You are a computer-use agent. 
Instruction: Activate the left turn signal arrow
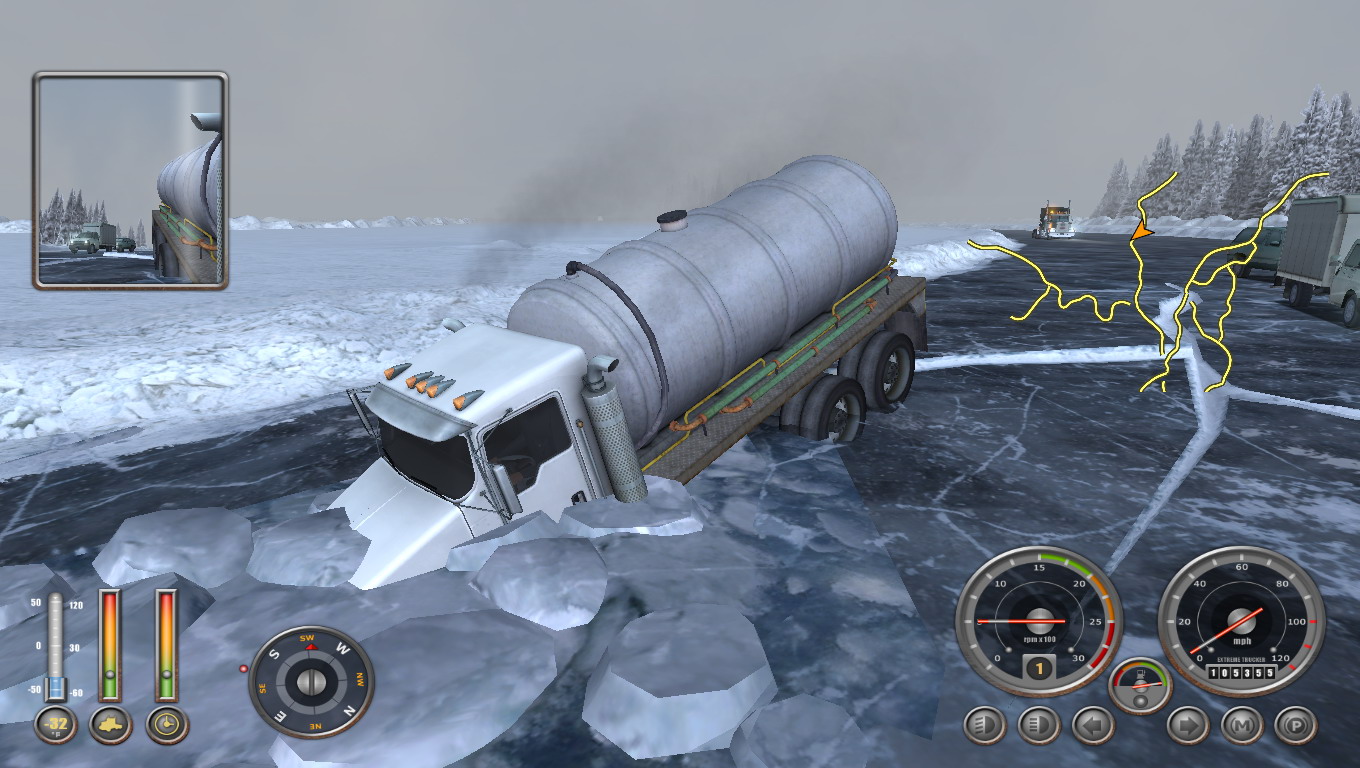(x=1093, y=725)
